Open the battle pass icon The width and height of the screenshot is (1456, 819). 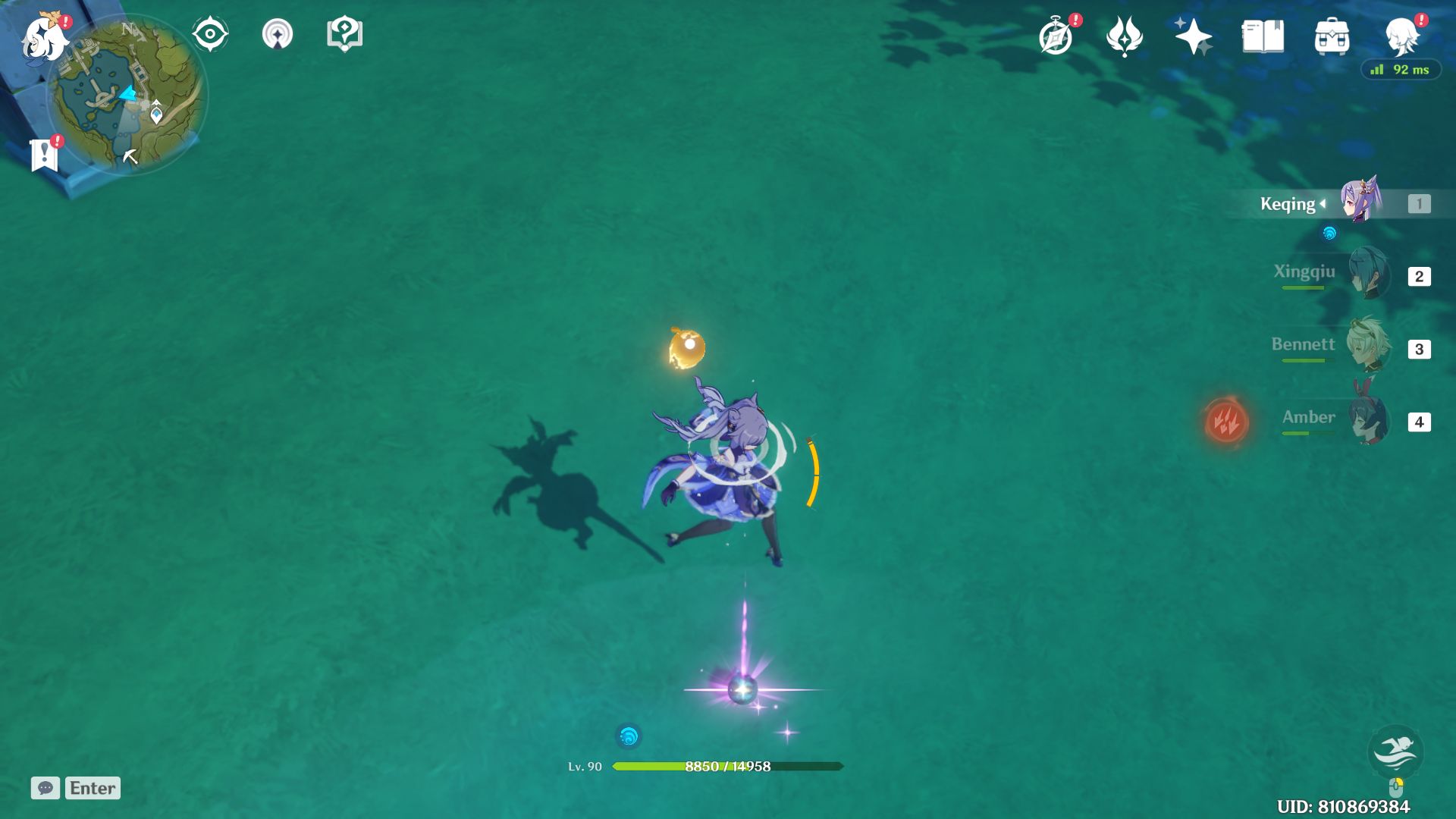(1124, 36)
